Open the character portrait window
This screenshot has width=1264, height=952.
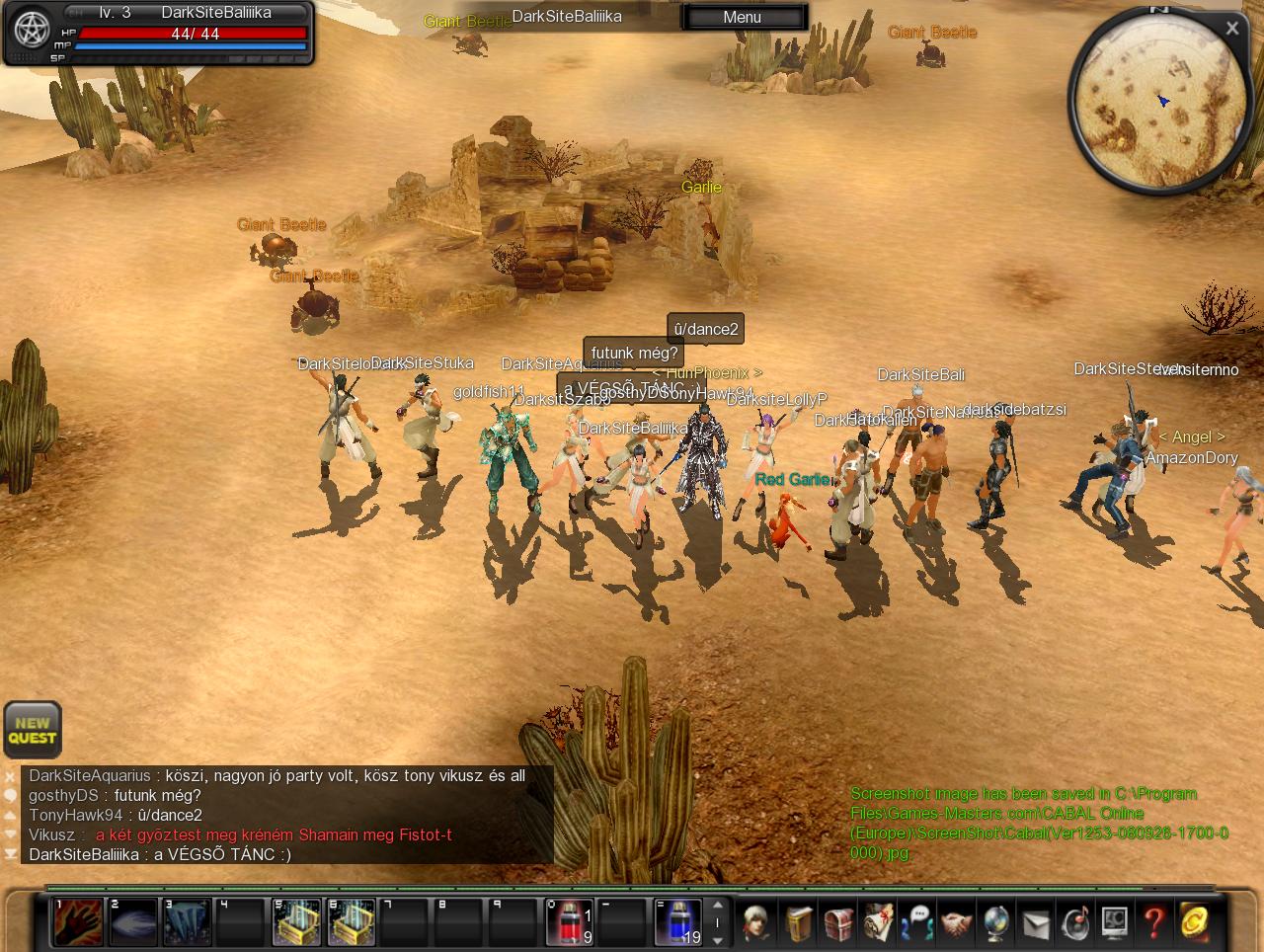[757, 922]
